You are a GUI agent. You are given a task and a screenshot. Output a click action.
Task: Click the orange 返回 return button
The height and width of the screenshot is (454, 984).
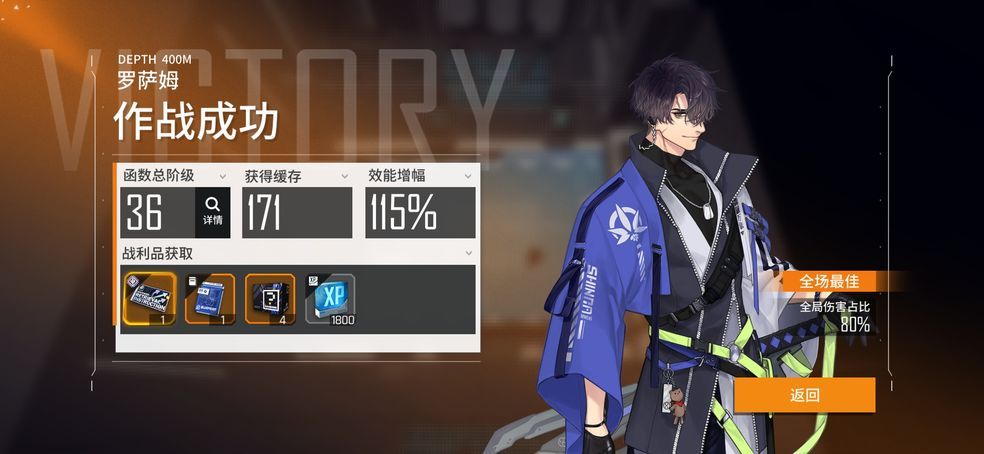[805, 395]
